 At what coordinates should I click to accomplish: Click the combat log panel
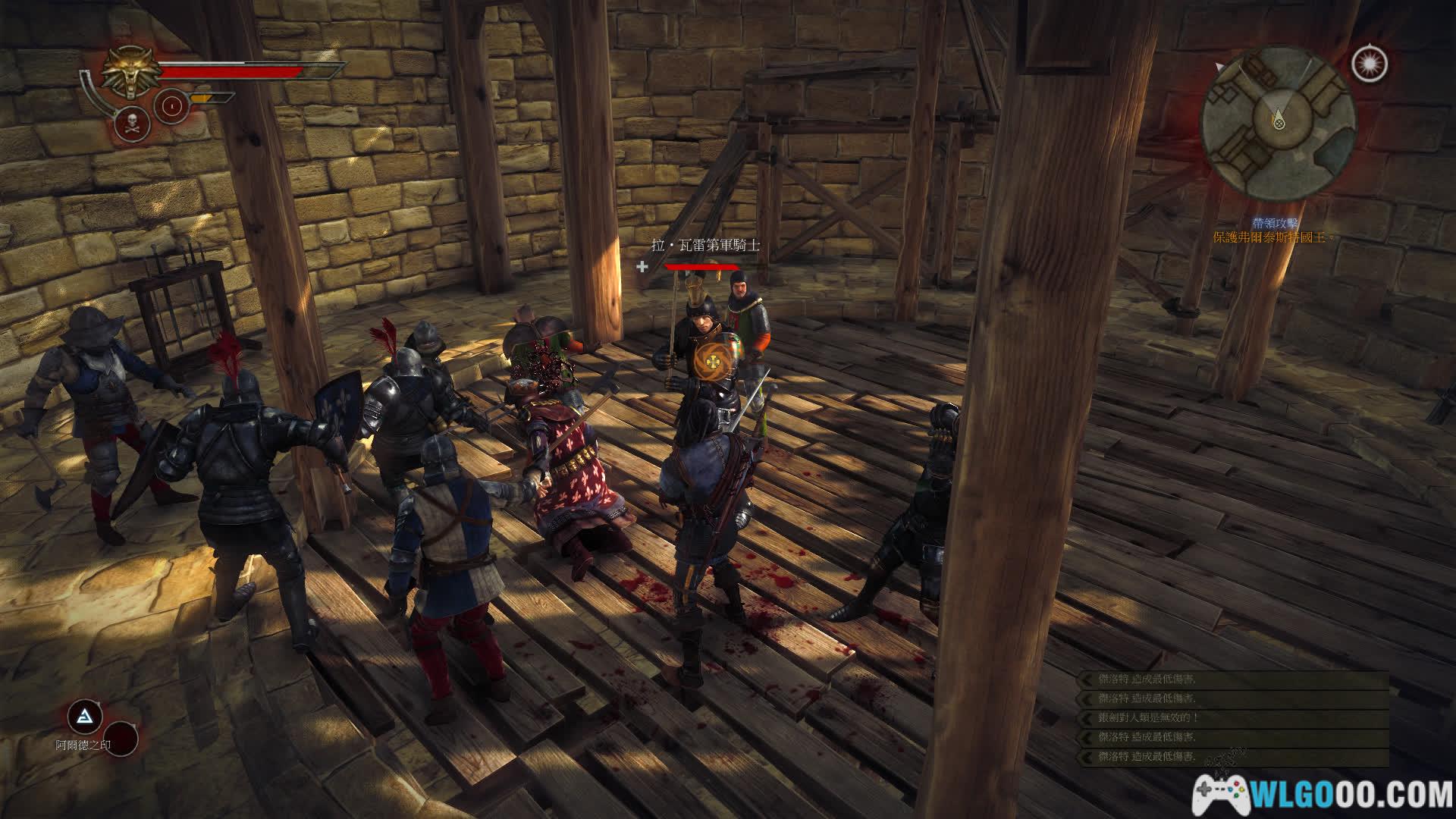tap(1233, 718)
